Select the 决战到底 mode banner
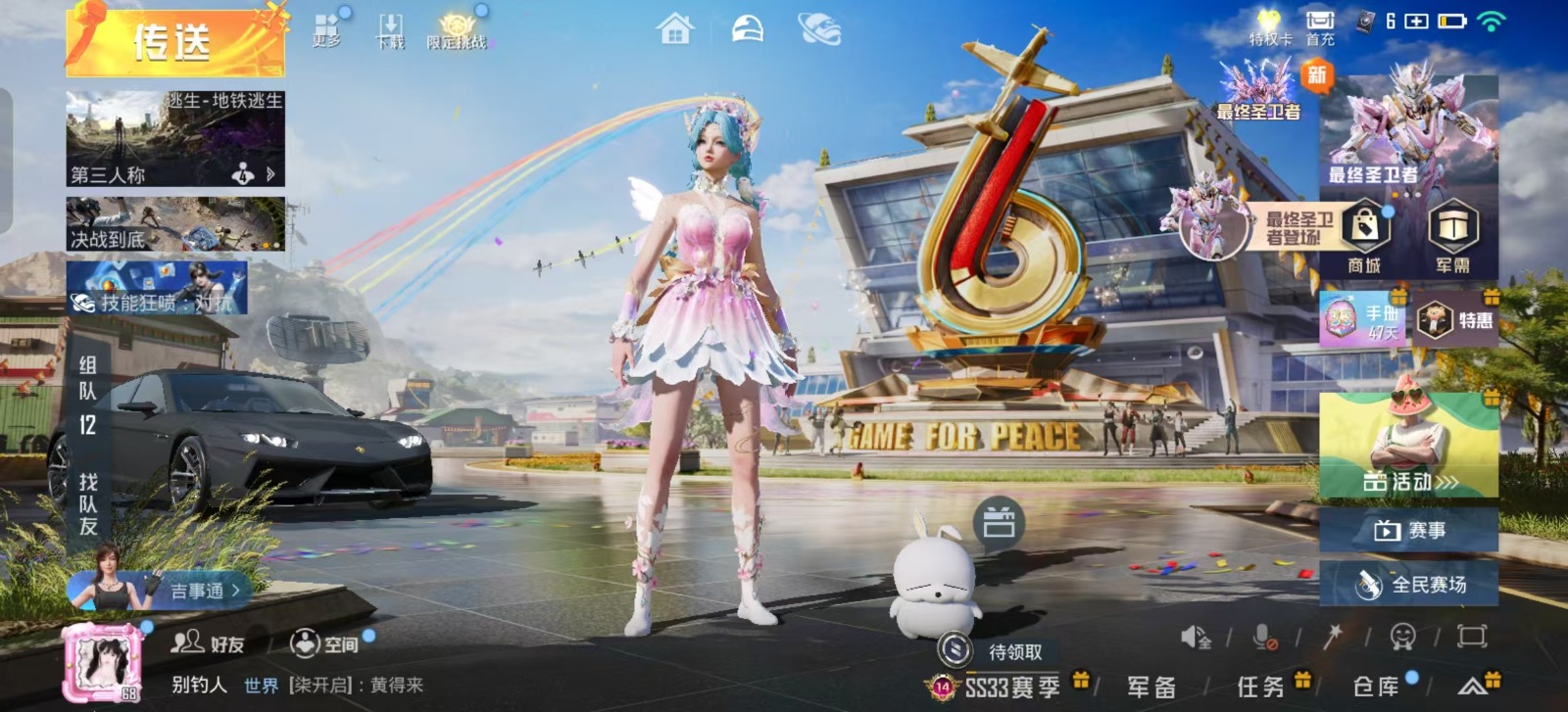The image size is (1568, 712). click(175, 224)
